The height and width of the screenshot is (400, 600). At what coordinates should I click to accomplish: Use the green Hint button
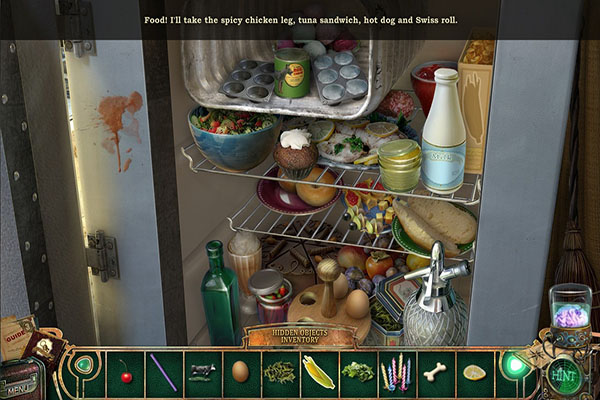tap(563, 375)
